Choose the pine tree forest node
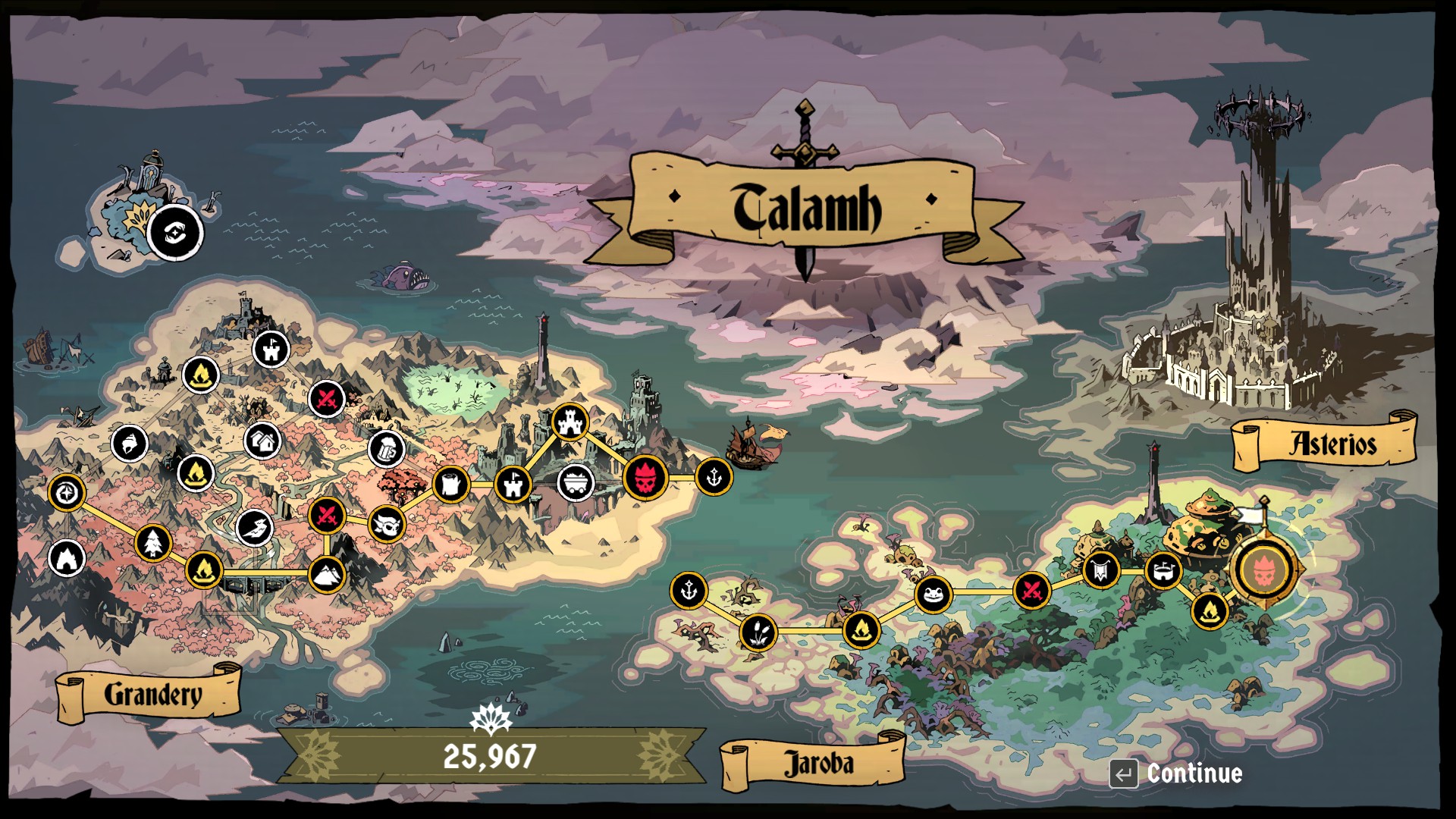 [153, 543]
